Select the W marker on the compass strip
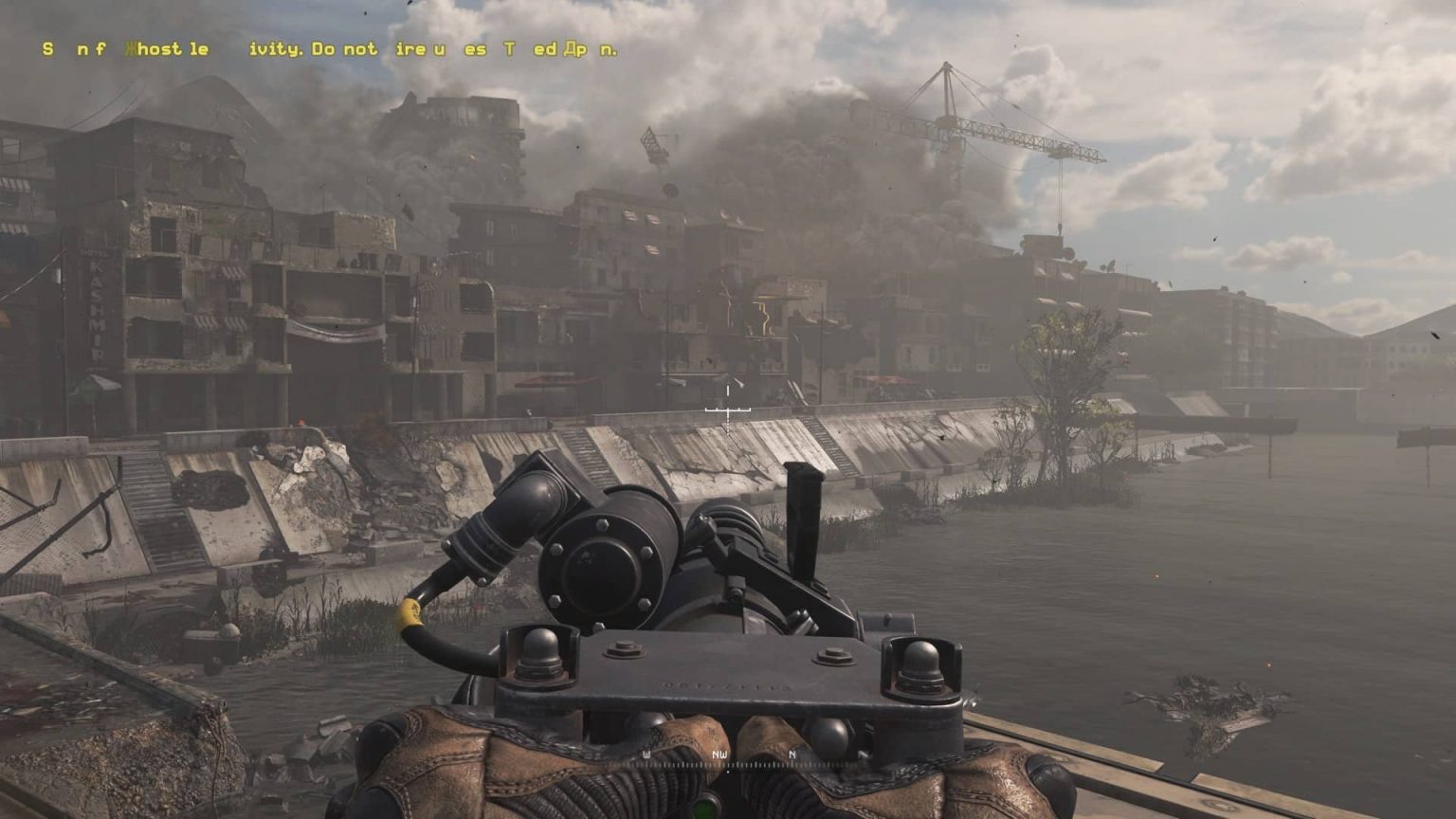The width and height of the screenshot is (1456, 819). pyautogui.click(x=647, y=755)
